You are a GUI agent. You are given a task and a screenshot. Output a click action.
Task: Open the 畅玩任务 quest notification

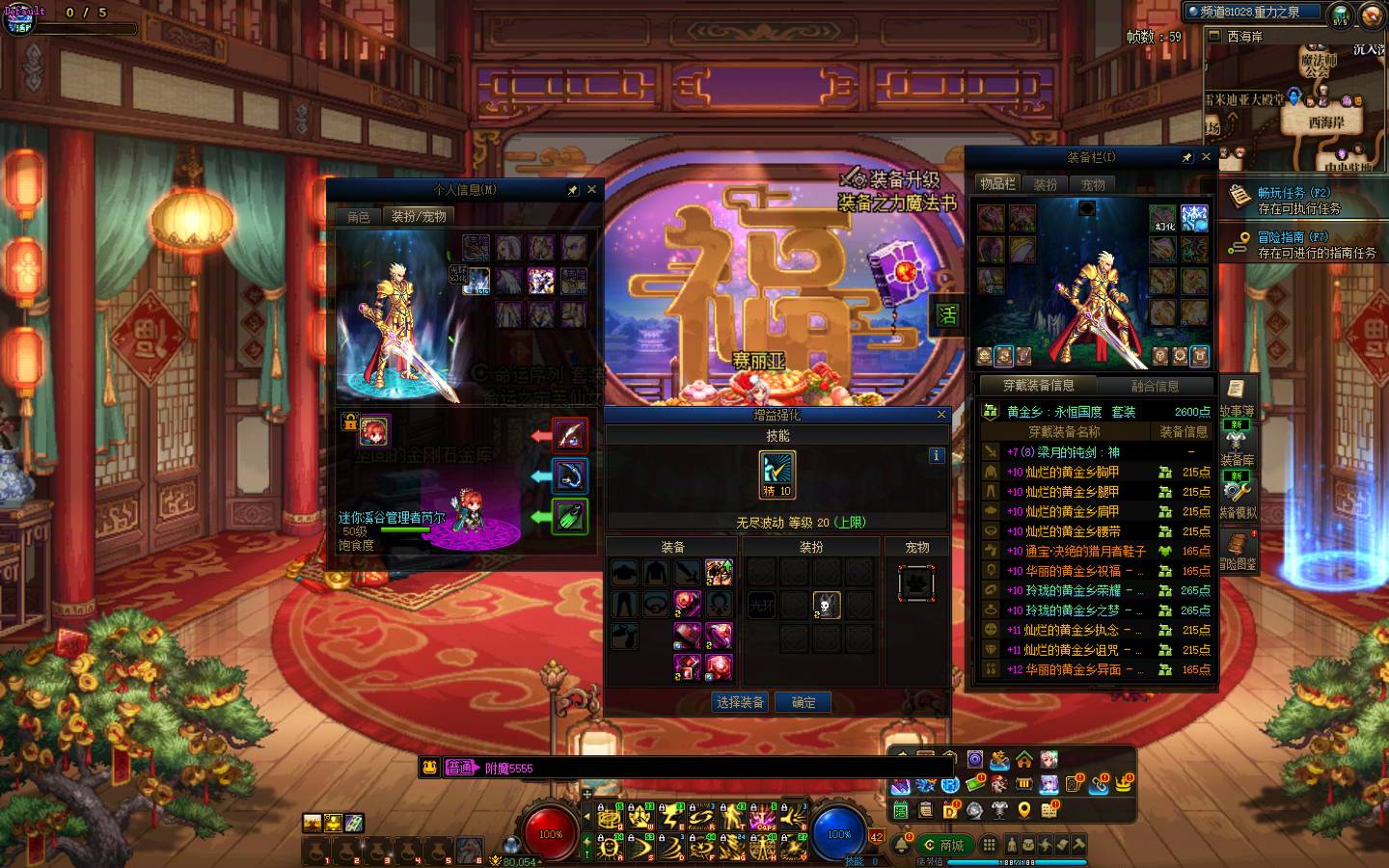coord(1297,201)
